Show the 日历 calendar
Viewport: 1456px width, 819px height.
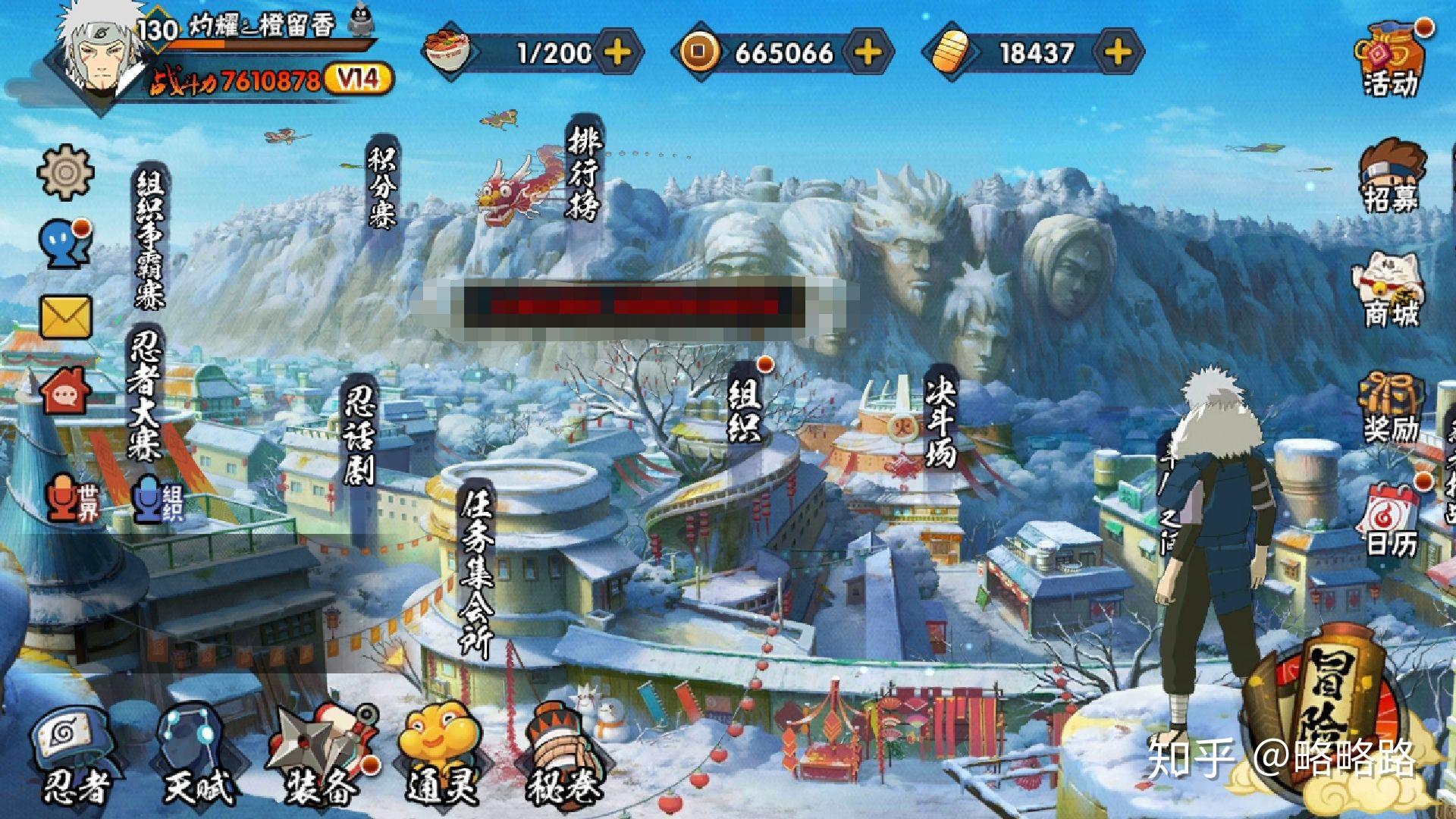click(x=1391, y=519)
